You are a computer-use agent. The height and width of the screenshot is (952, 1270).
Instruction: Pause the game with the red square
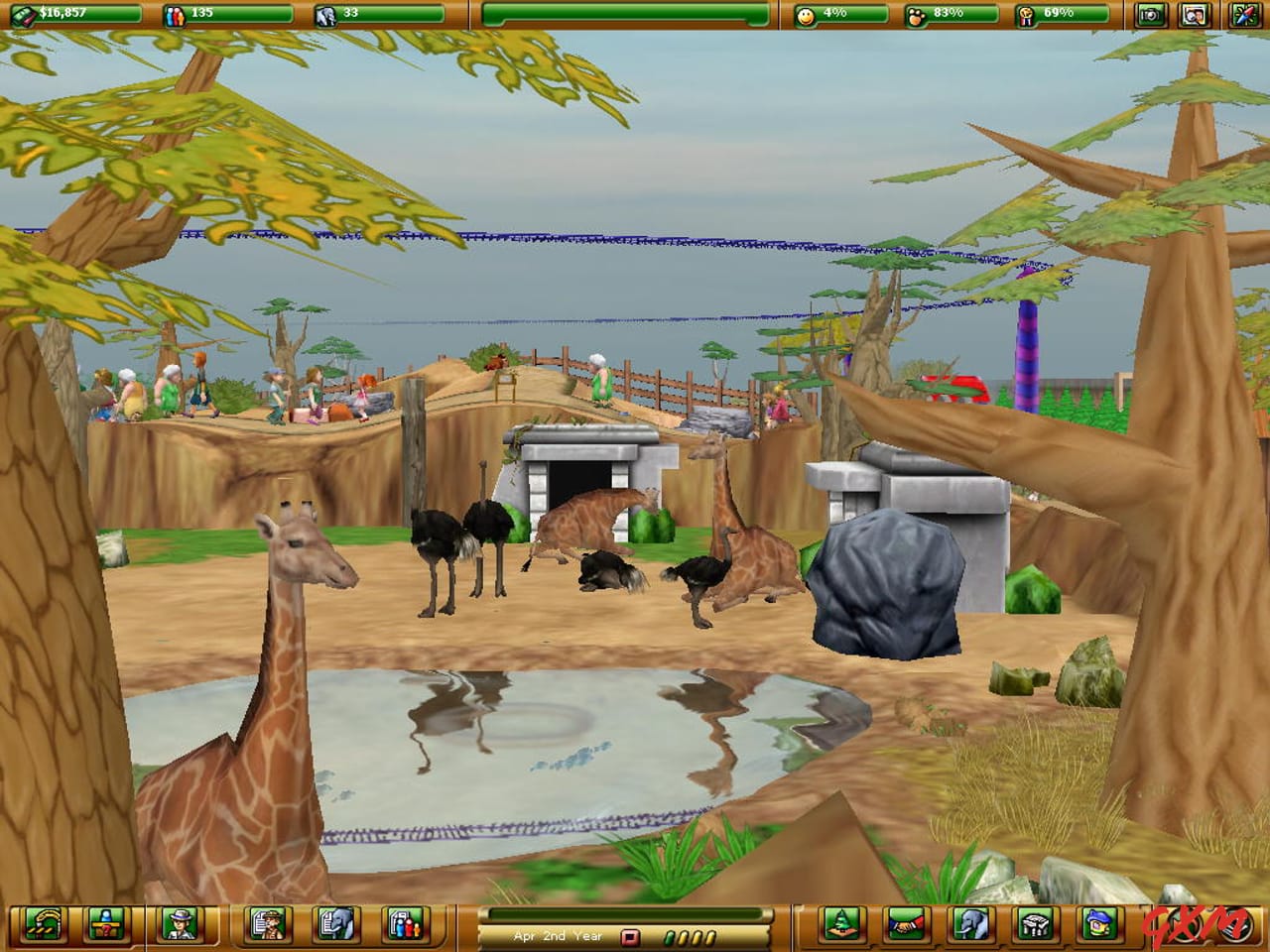[x=631, y=936]
